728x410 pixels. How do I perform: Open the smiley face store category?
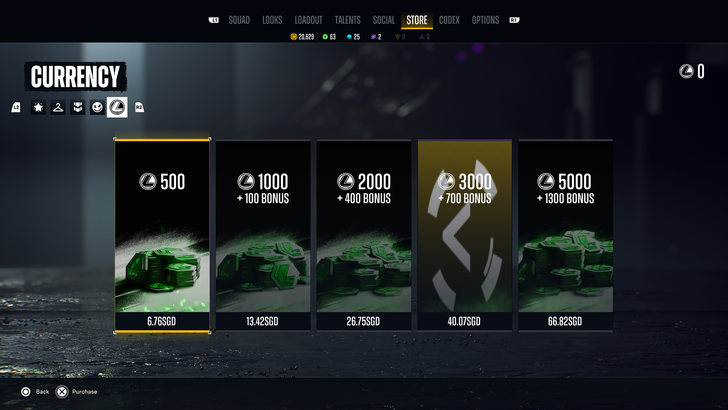tap(97, 107)
